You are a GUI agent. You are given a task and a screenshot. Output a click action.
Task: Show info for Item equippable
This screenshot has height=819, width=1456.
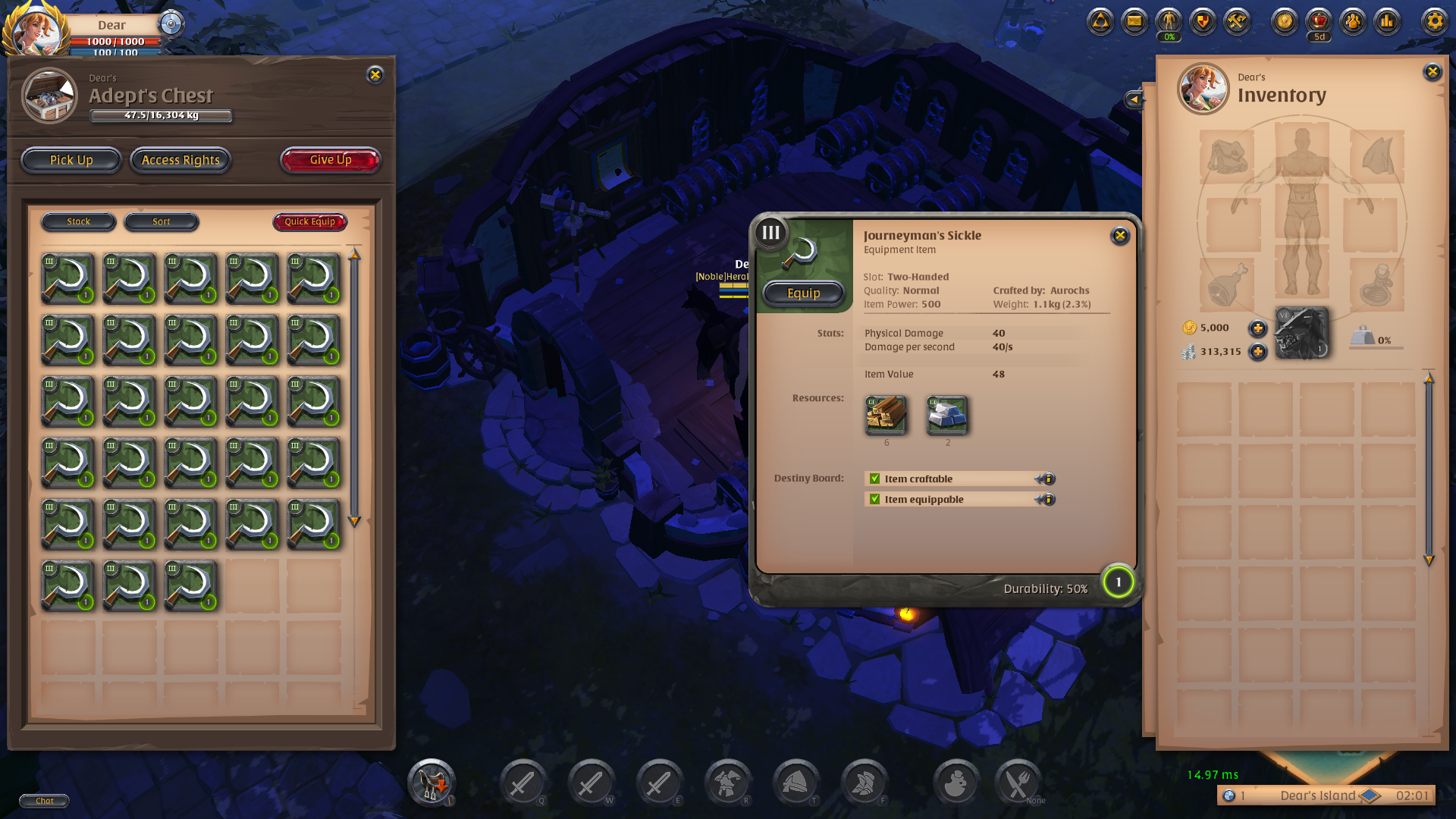pyautogui.click(x=1046, y=500)
